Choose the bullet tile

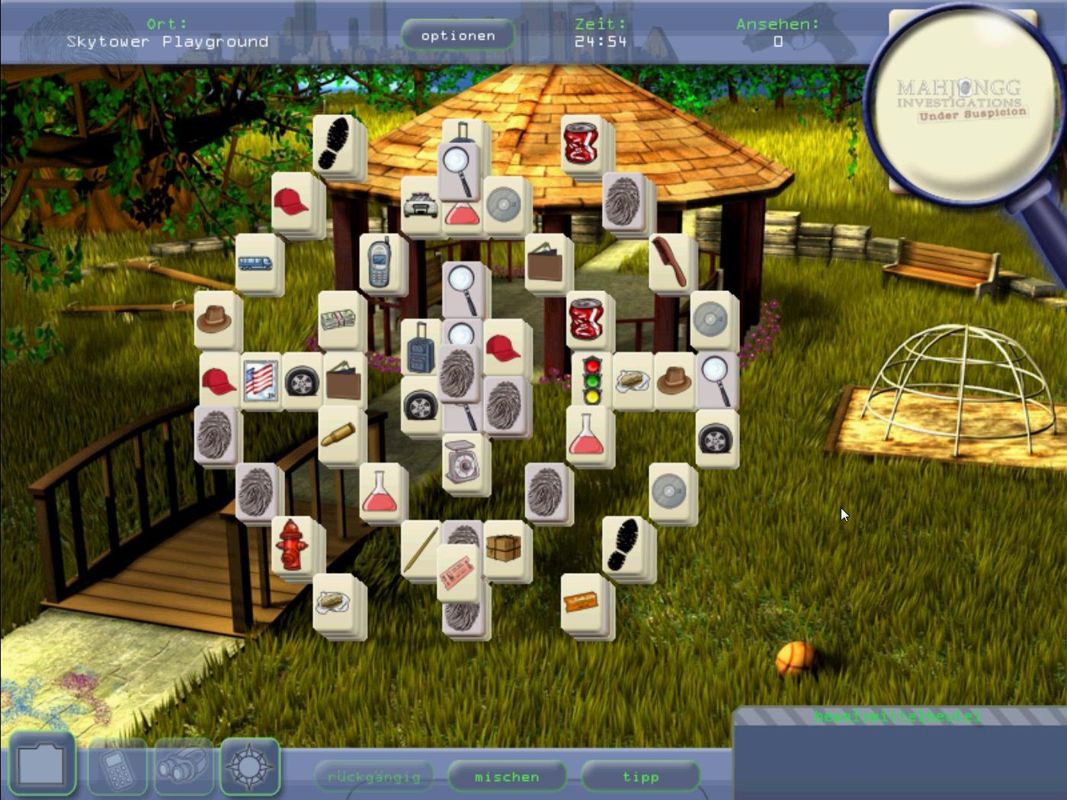340,435
